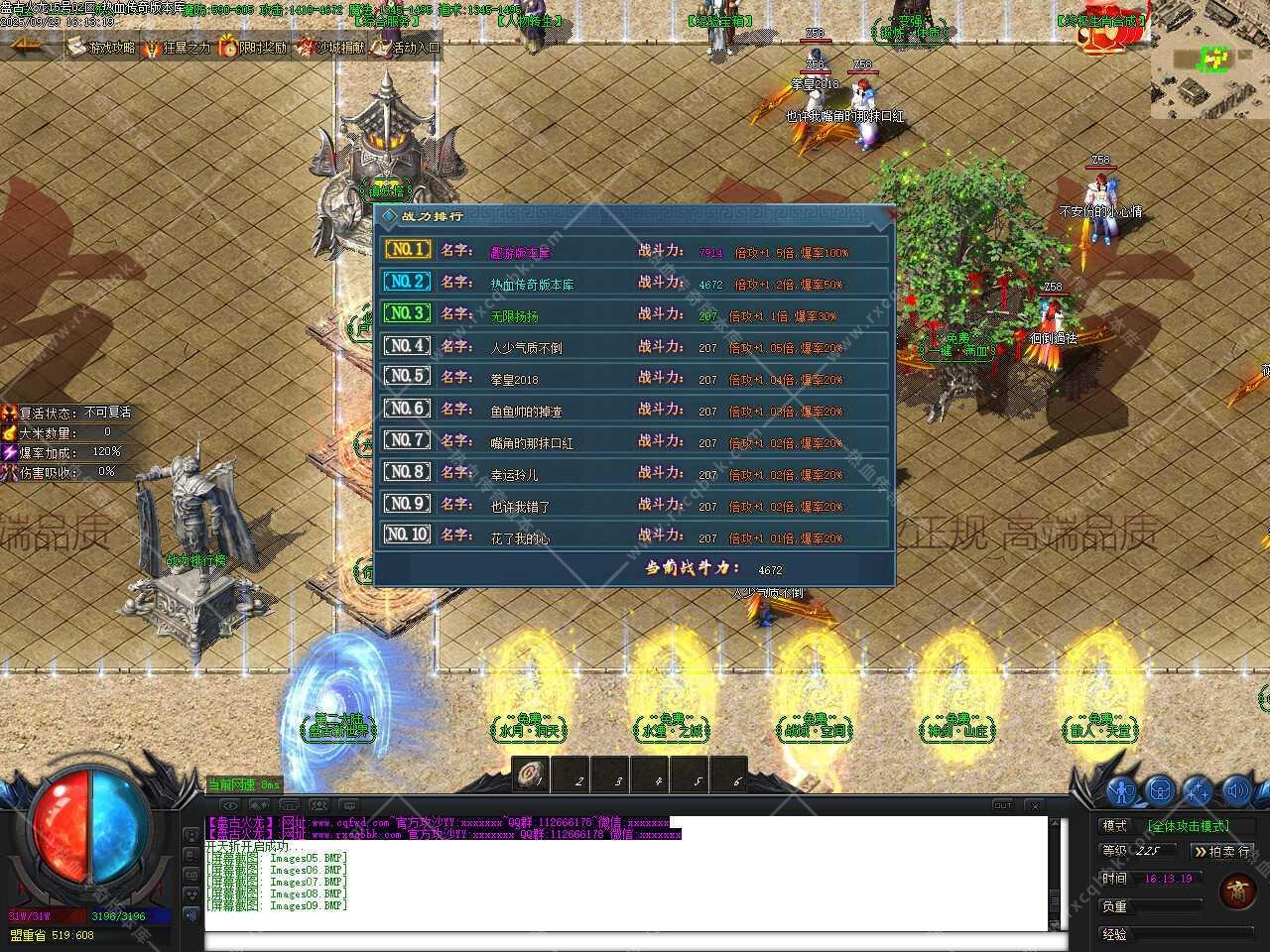Toggle sound with the speaker icon
Viewport: 1270px width, 952px height.
[x=1235, y=790]
